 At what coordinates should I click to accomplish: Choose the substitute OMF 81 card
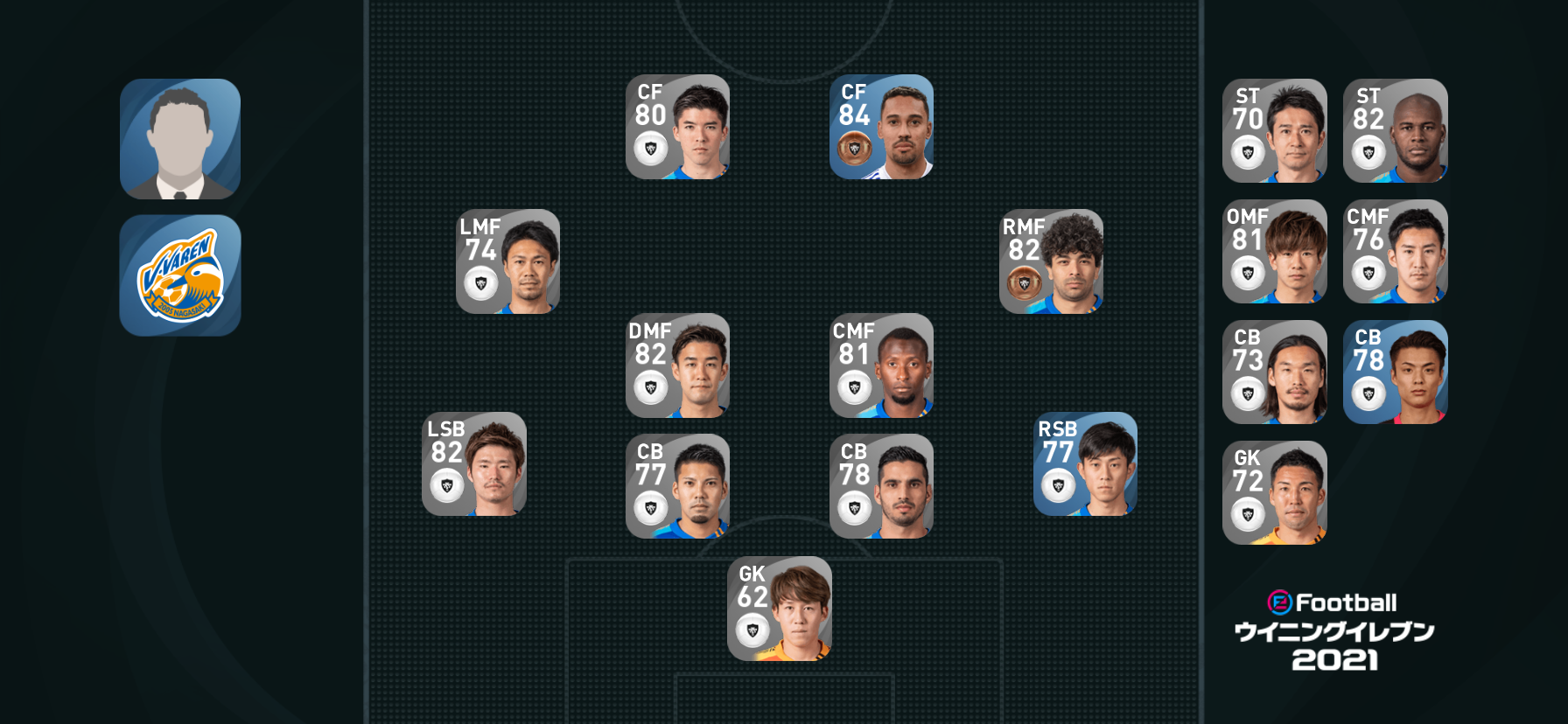coord(1274,252)
